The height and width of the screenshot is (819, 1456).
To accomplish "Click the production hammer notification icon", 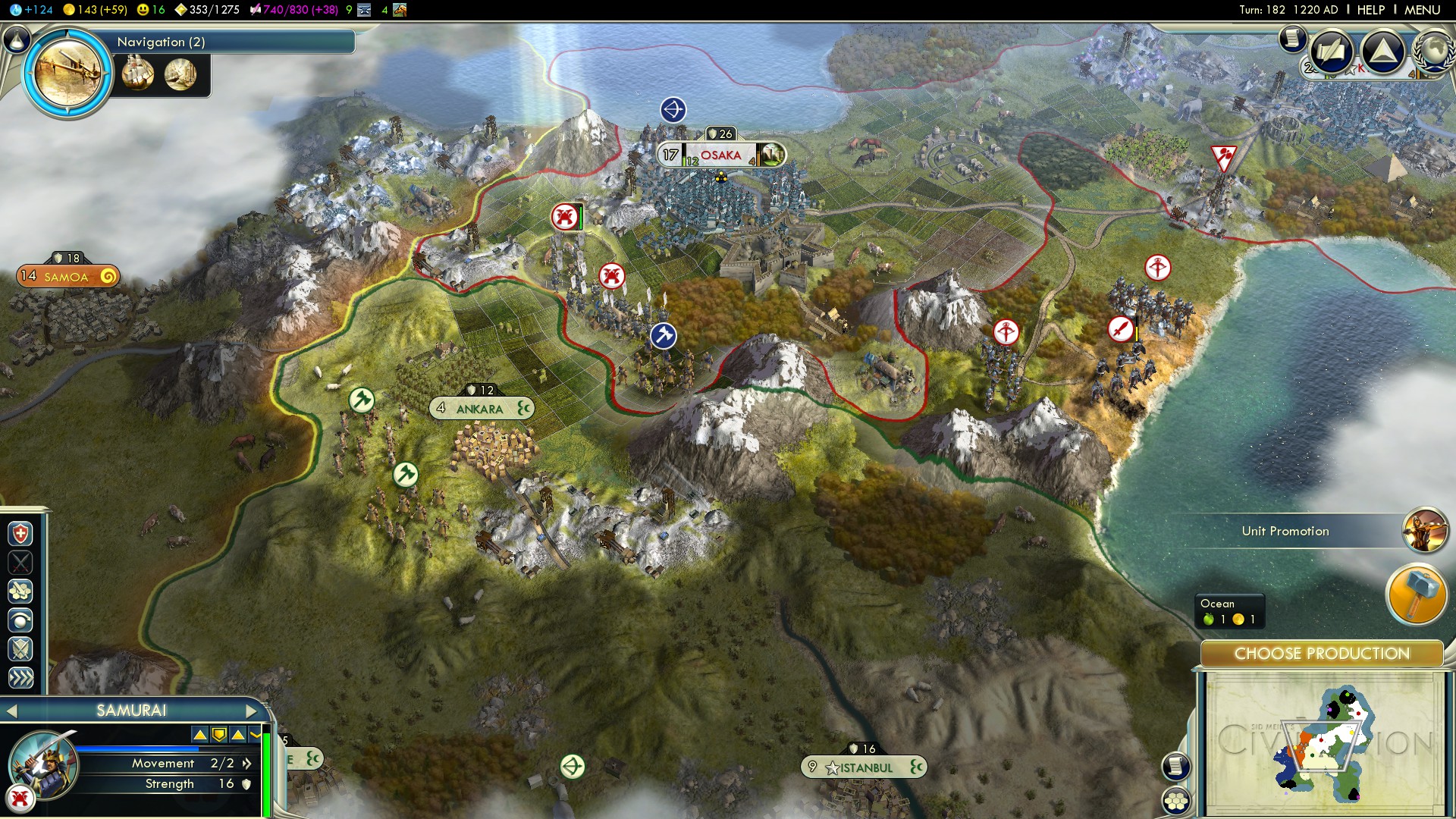I will 1417,595.
